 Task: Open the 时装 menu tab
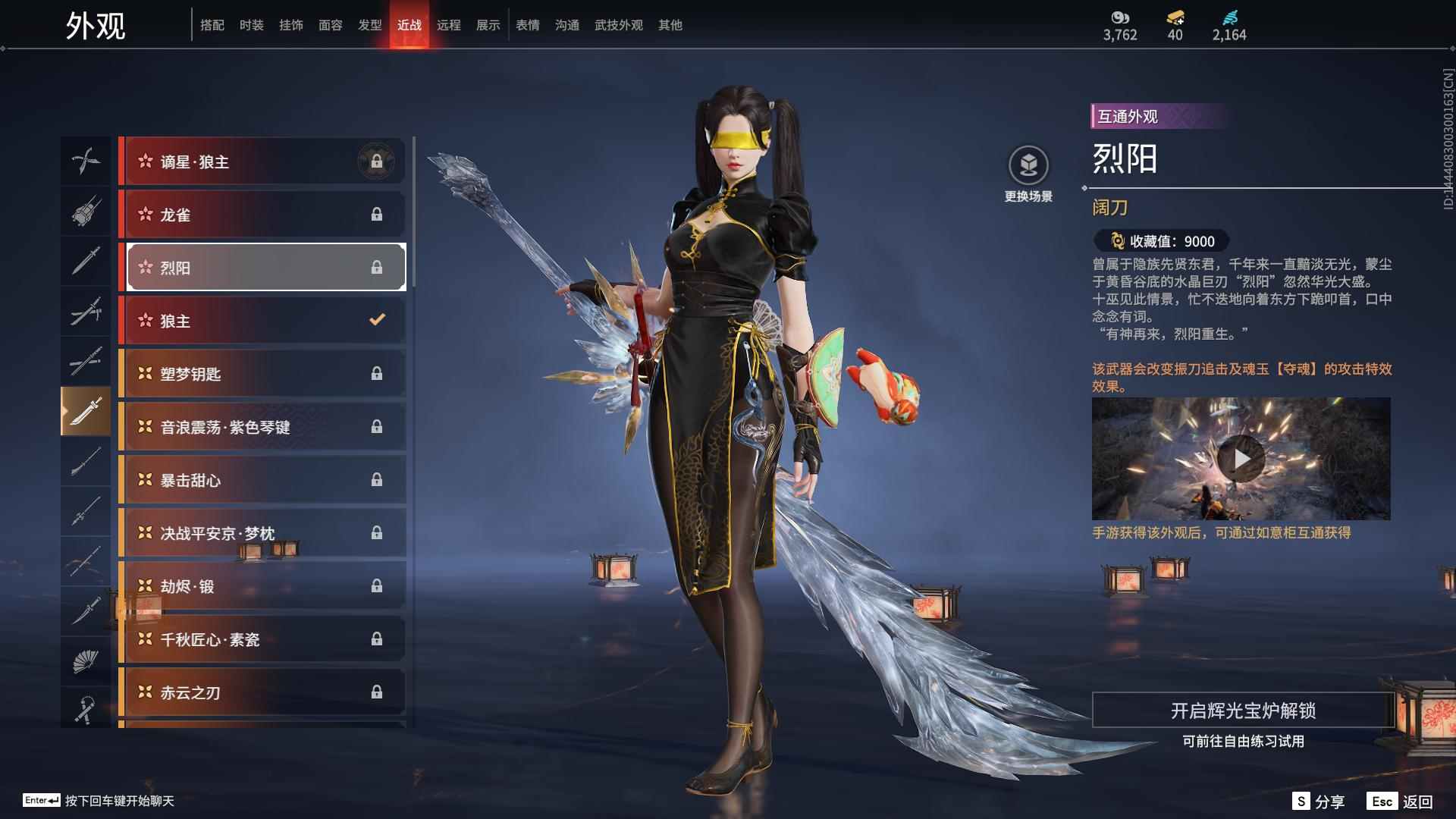(x=251, y=24)
